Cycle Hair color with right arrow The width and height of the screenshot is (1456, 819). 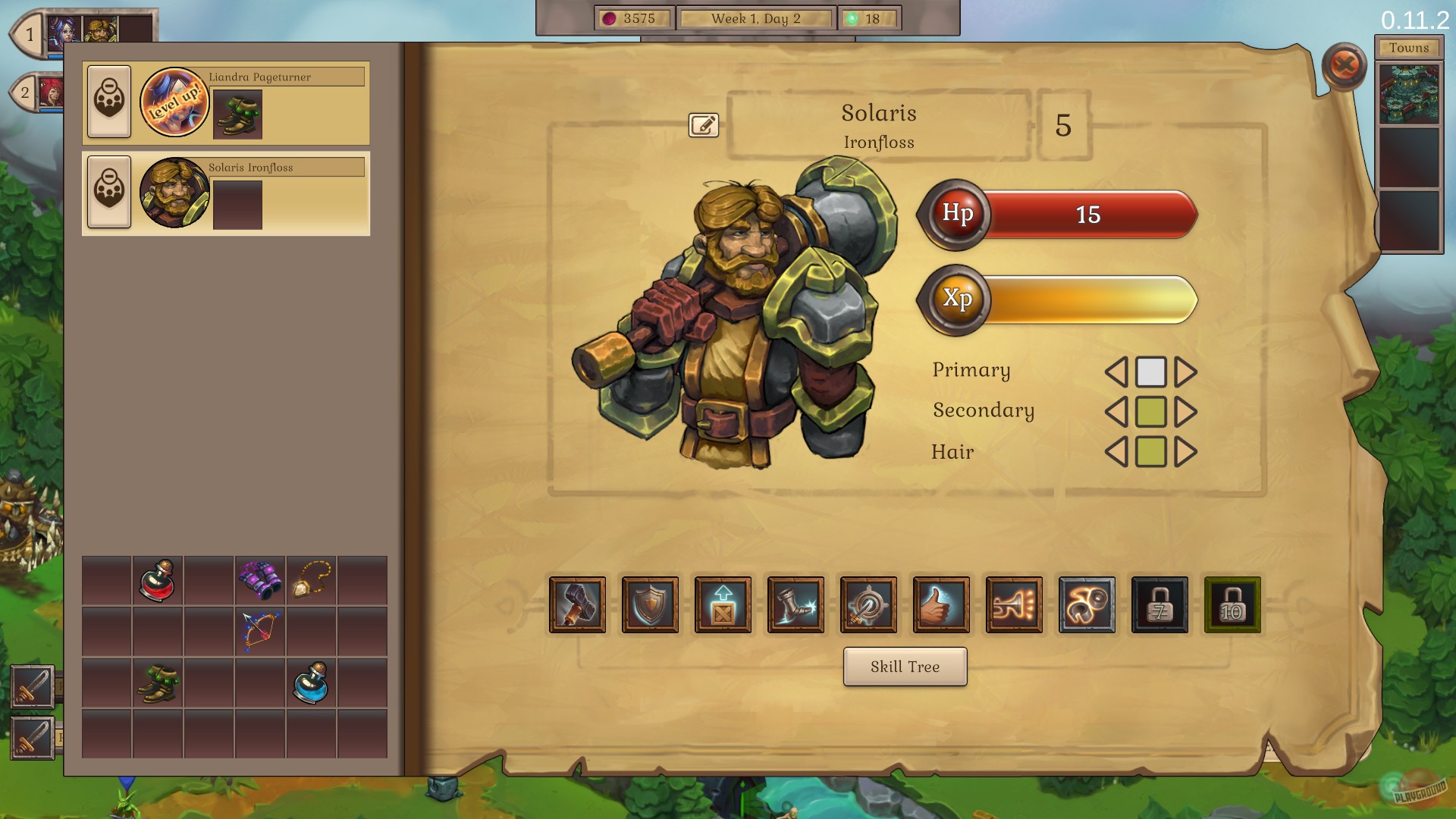[x=1185, y=453]
